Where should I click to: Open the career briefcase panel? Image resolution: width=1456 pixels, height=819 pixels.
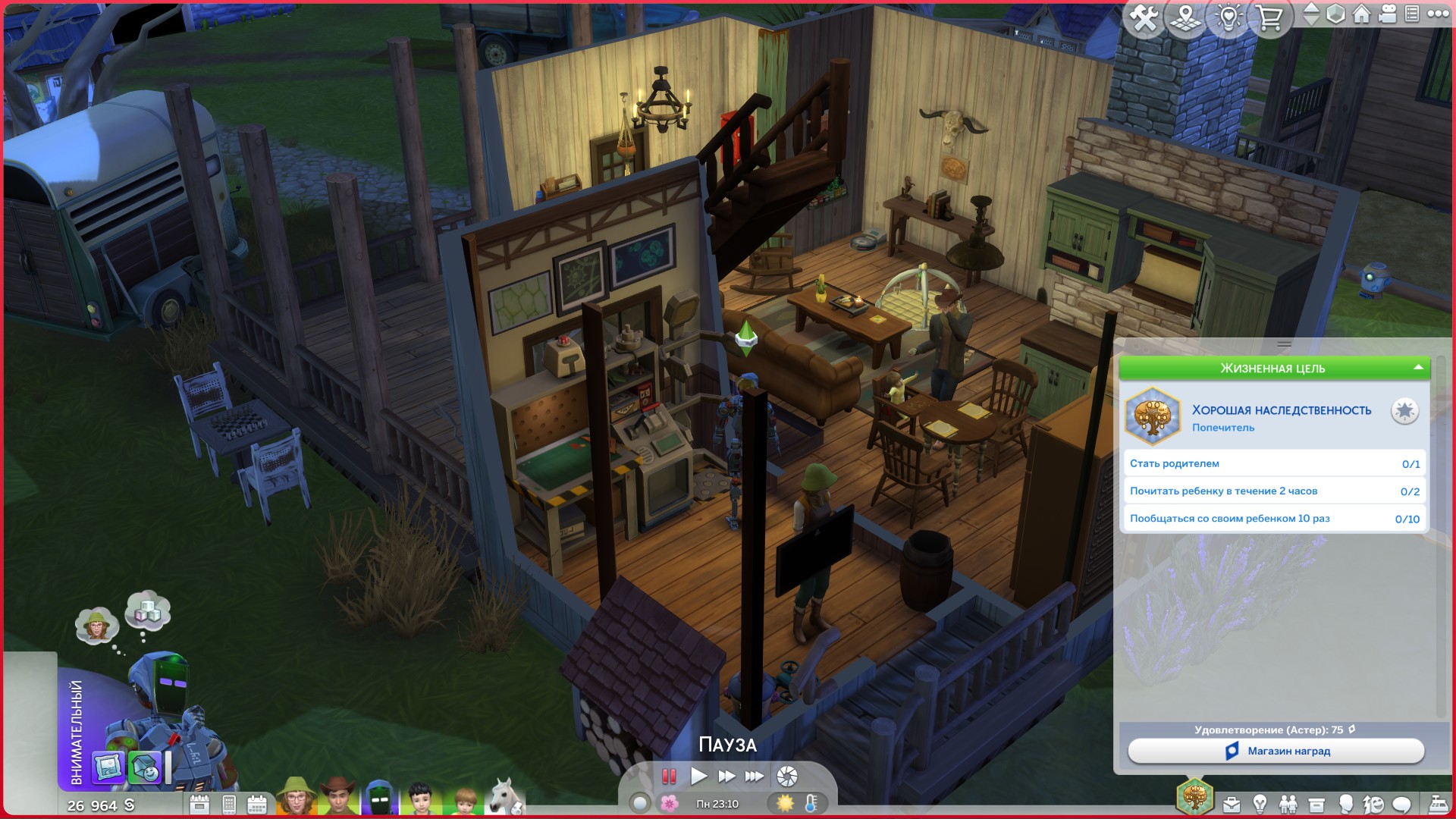(x=1232, y=805)
